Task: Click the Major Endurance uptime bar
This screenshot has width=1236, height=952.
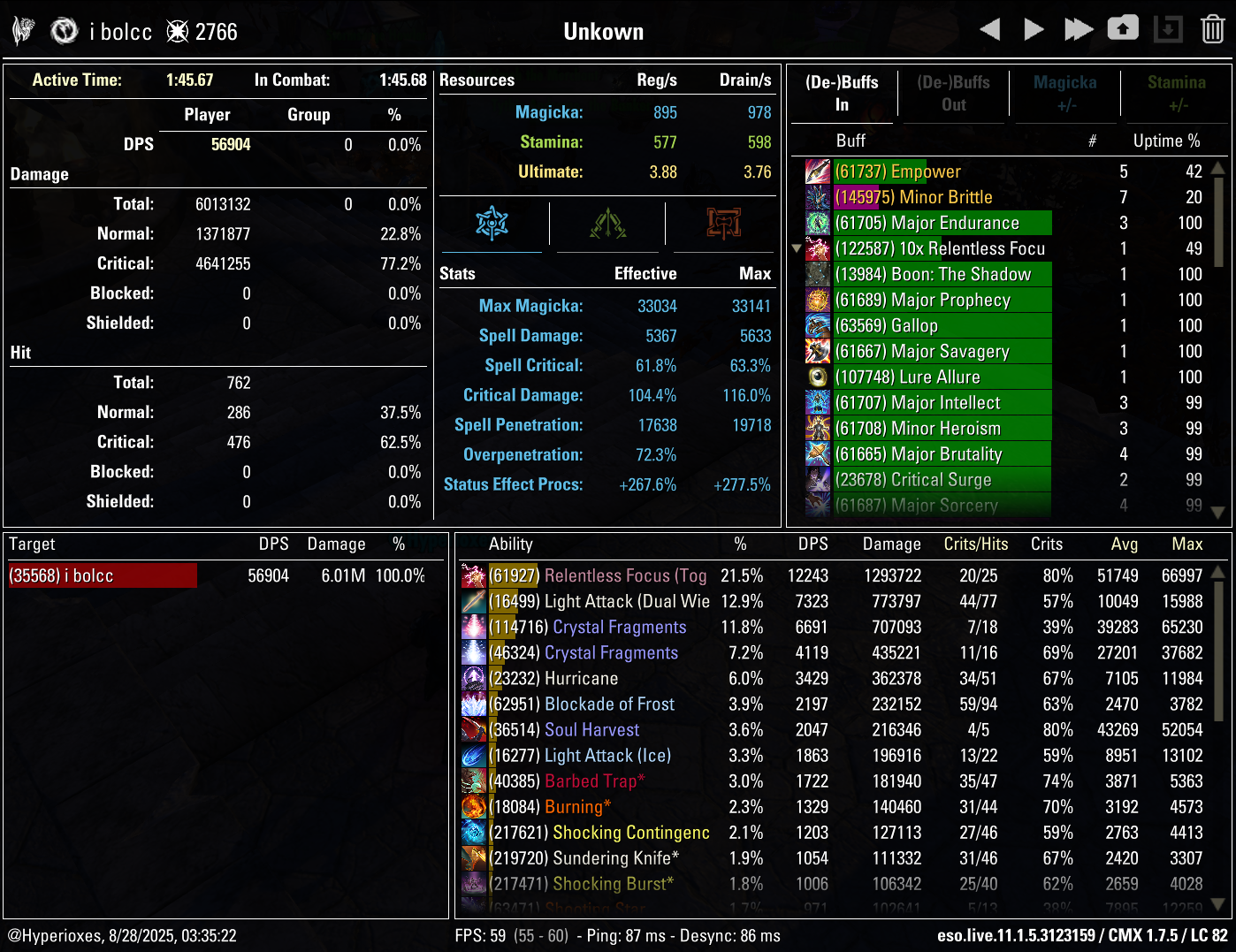Action: click(x=942, y=223)
